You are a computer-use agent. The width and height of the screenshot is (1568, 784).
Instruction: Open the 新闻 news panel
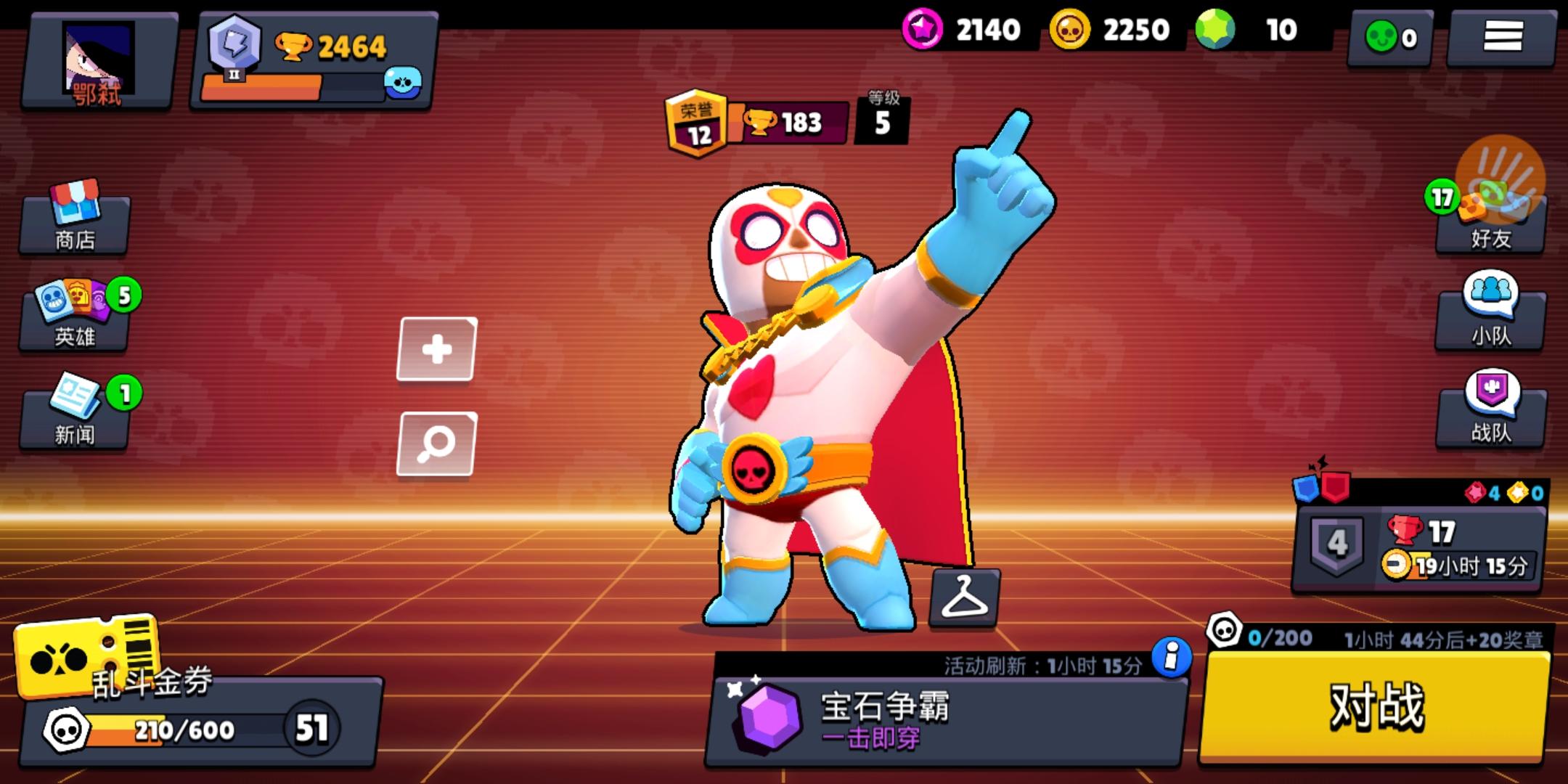(73, 414)
